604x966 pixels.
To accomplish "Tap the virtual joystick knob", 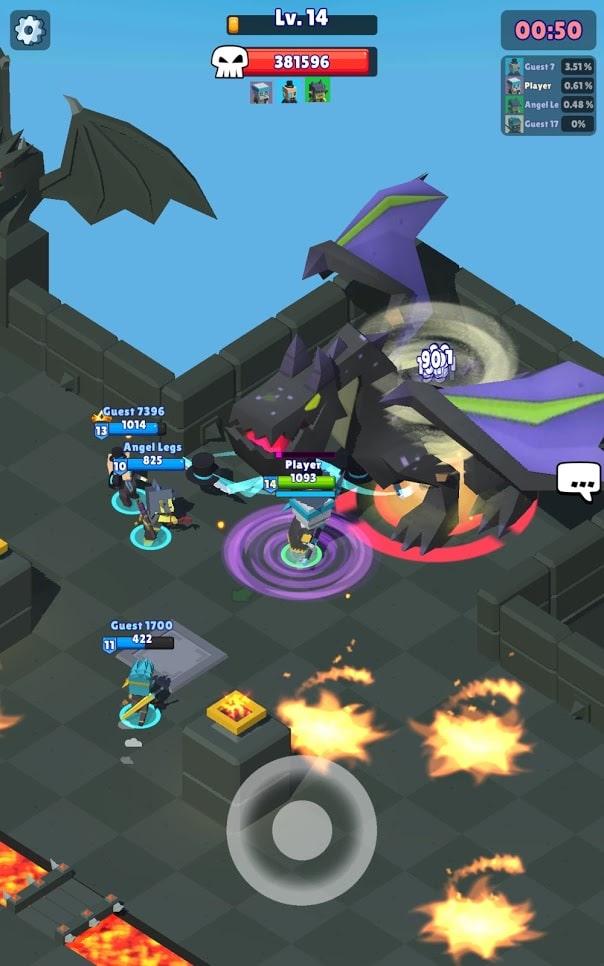I will tap(301, 830).
